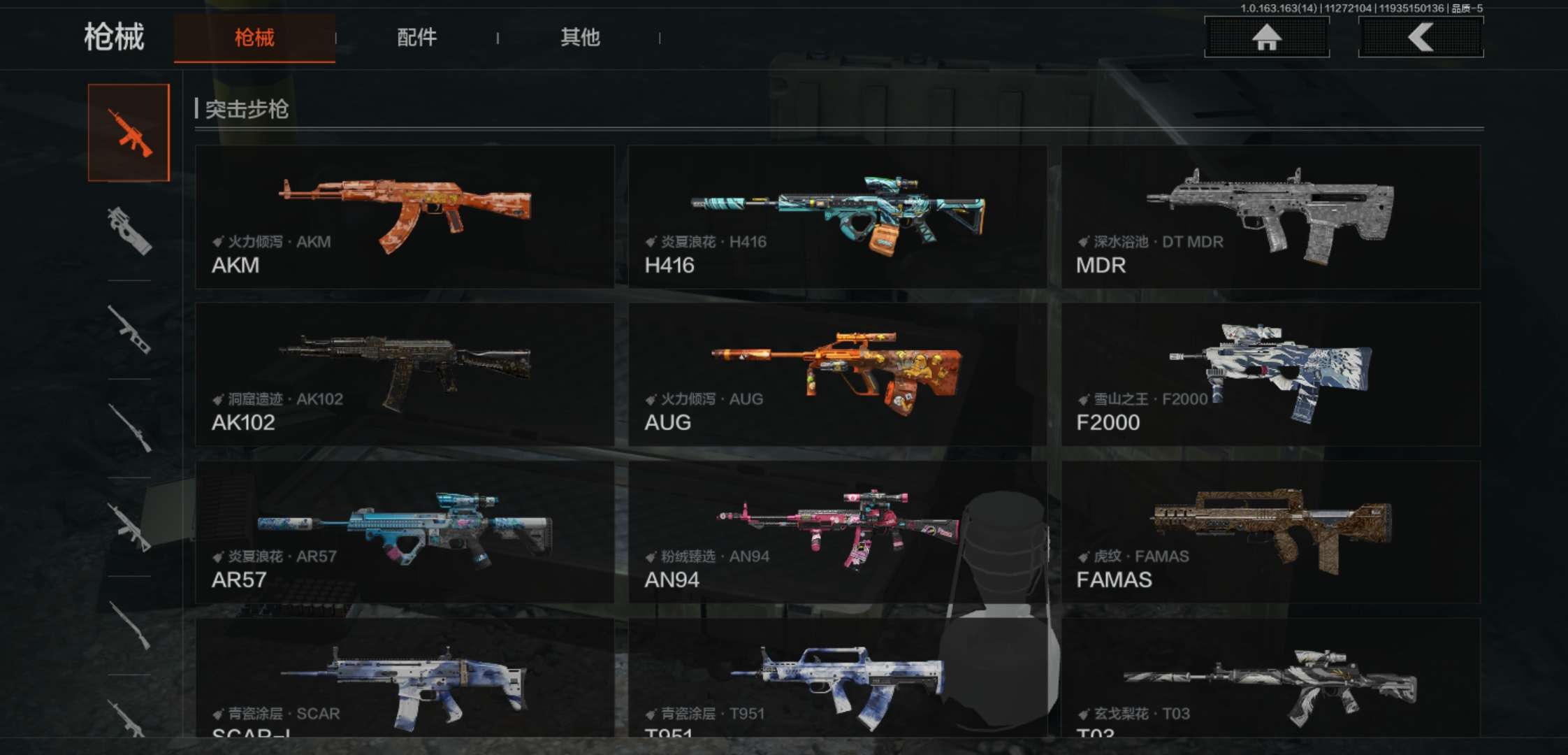Select the tiger-stripe FAMAS card
Viewport: 1568px width, 755px height.
pyautogui.click(x=1270, y=532)
